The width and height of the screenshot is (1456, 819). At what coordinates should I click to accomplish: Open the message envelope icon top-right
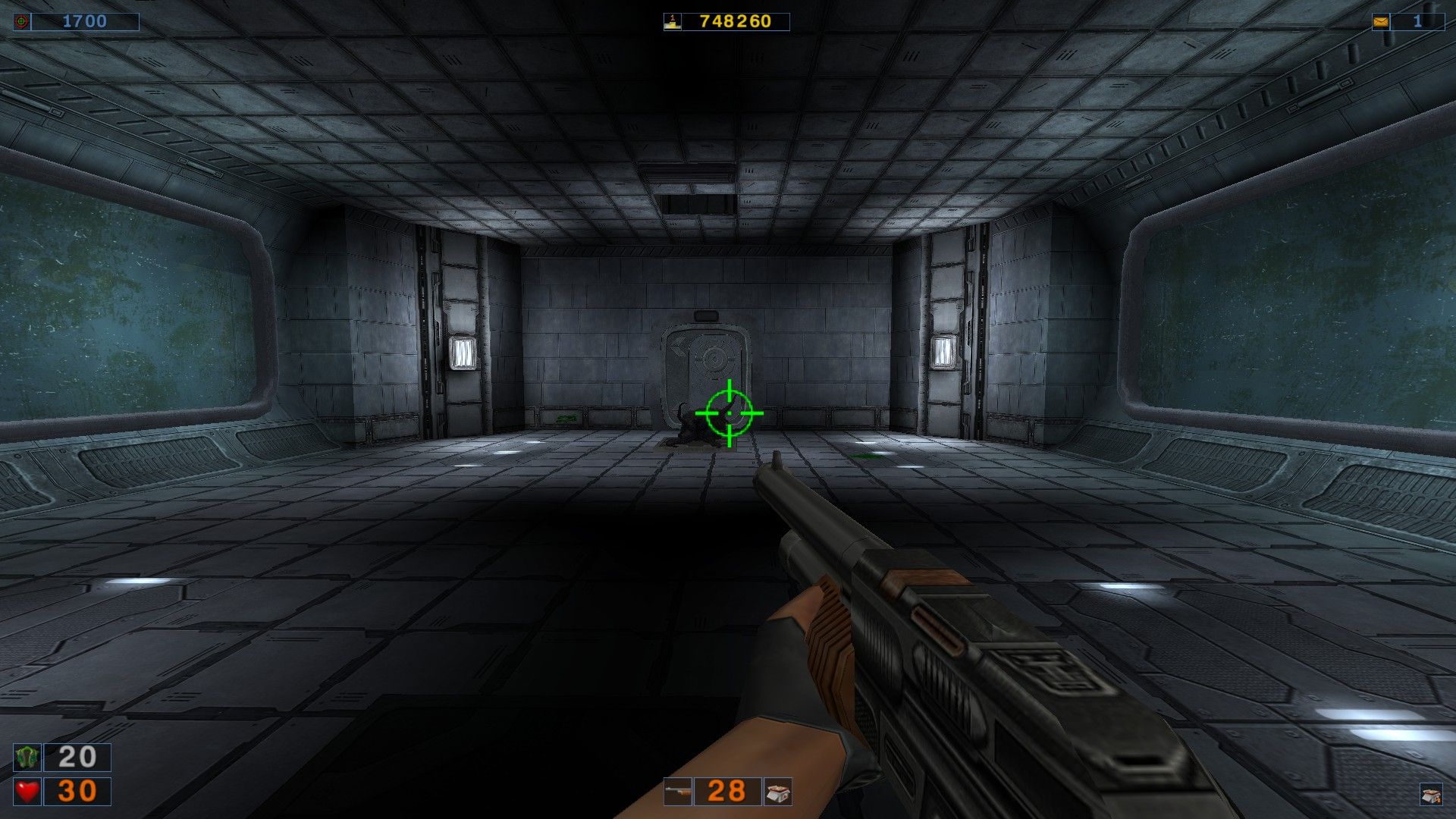[1382, 20]
